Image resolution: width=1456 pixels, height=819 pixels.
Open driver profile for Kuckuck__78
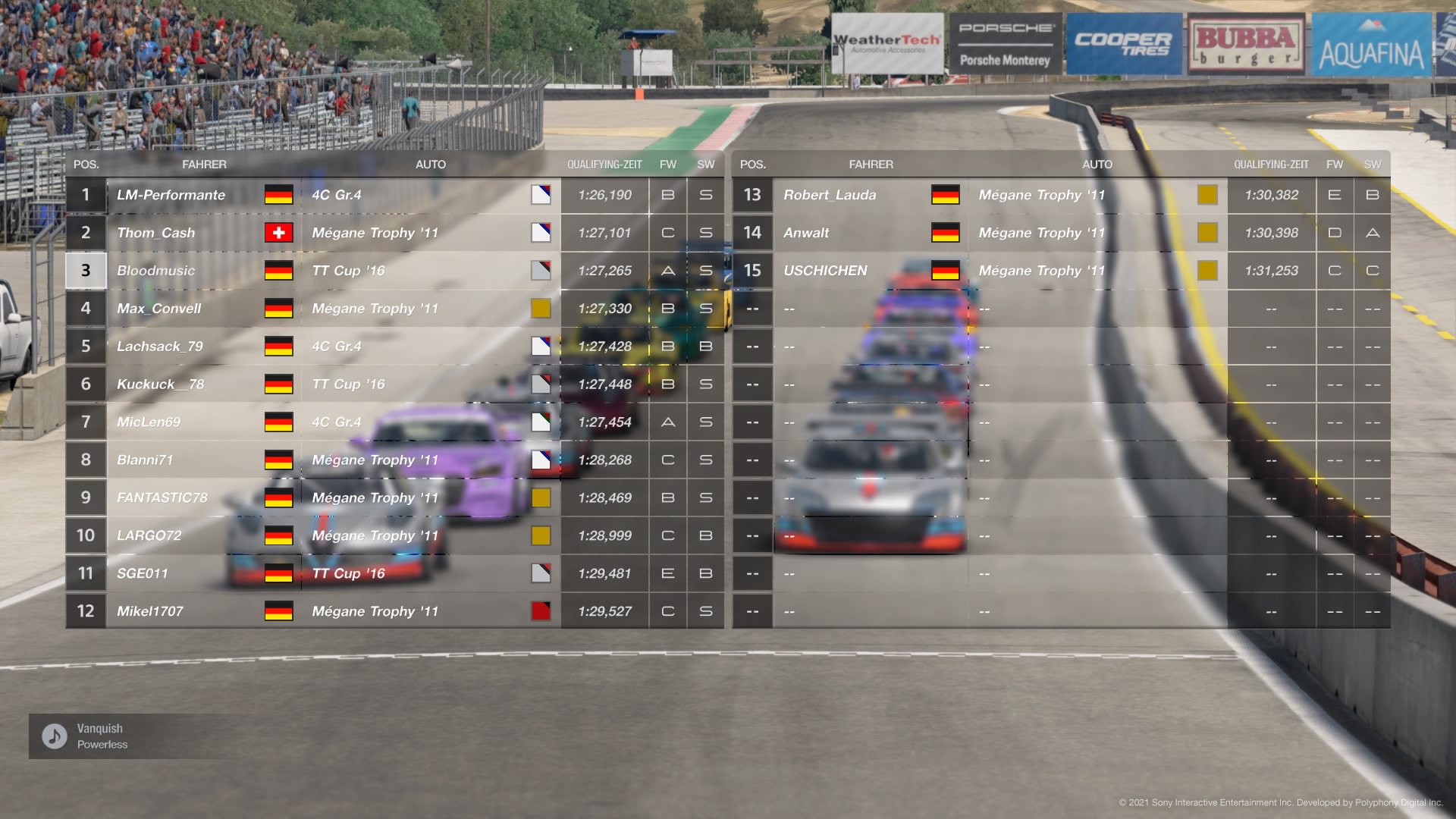point(162,384)
